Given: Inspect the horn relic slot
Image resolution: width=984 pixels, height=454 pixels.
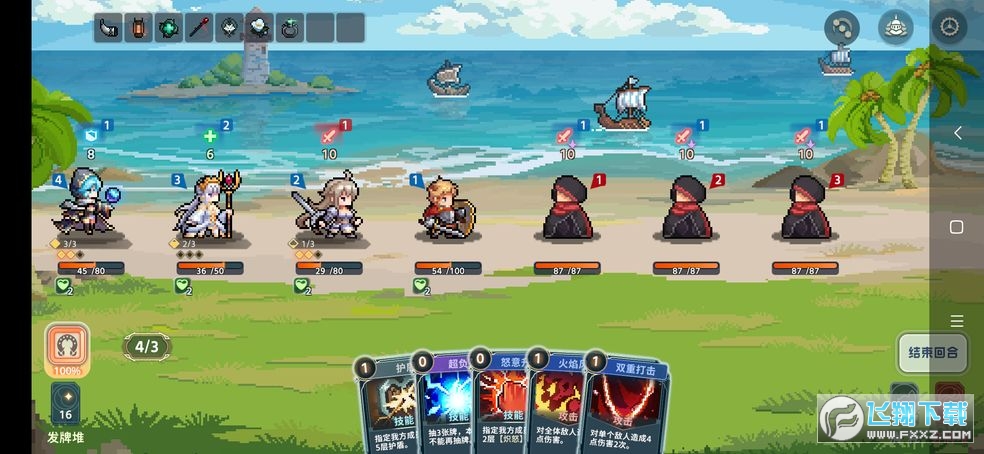Looking at the screenshot, I should 108,28.
